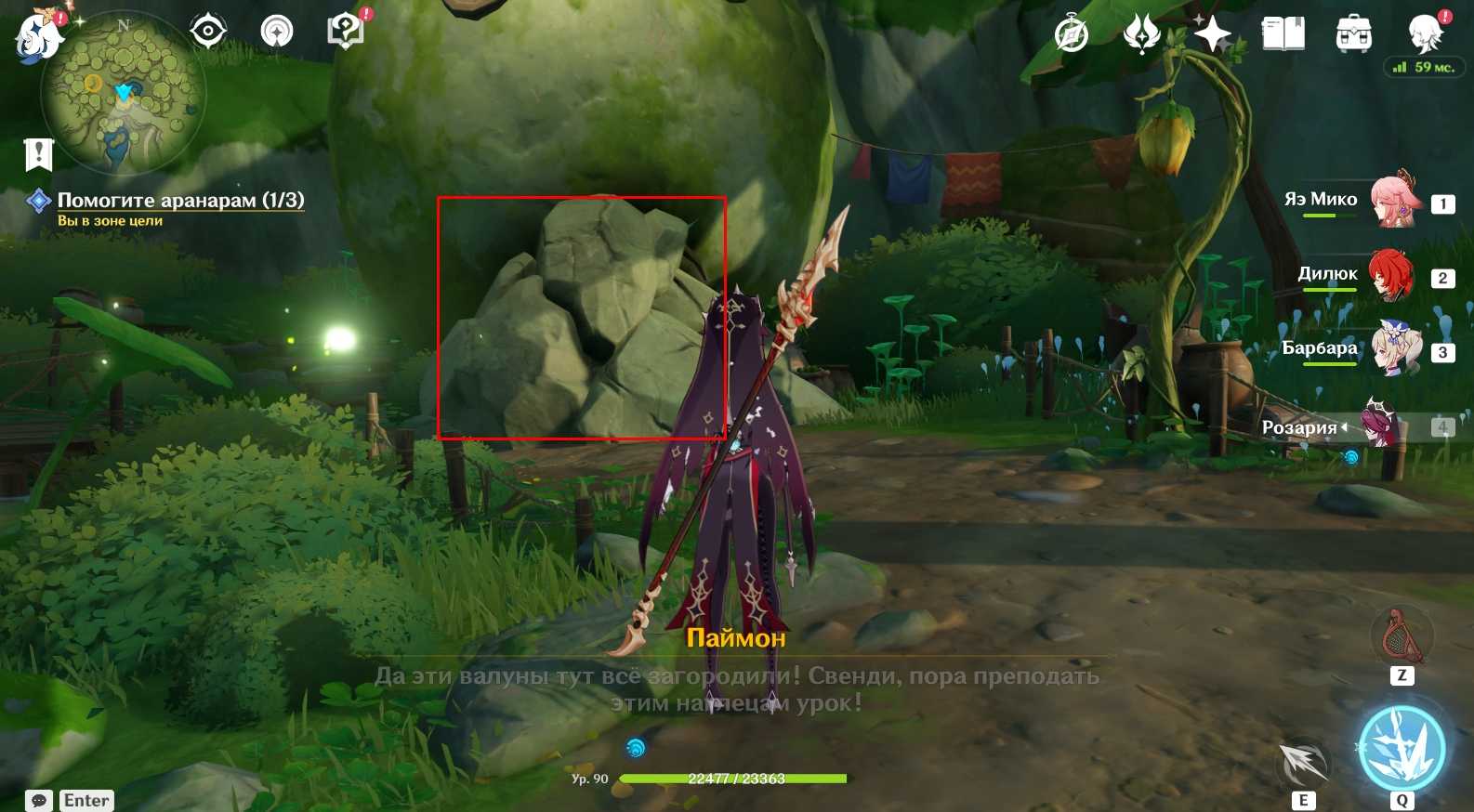Switch to party member Барбара
Screen dimensions: 1474x812
(x=1396, y=349)
